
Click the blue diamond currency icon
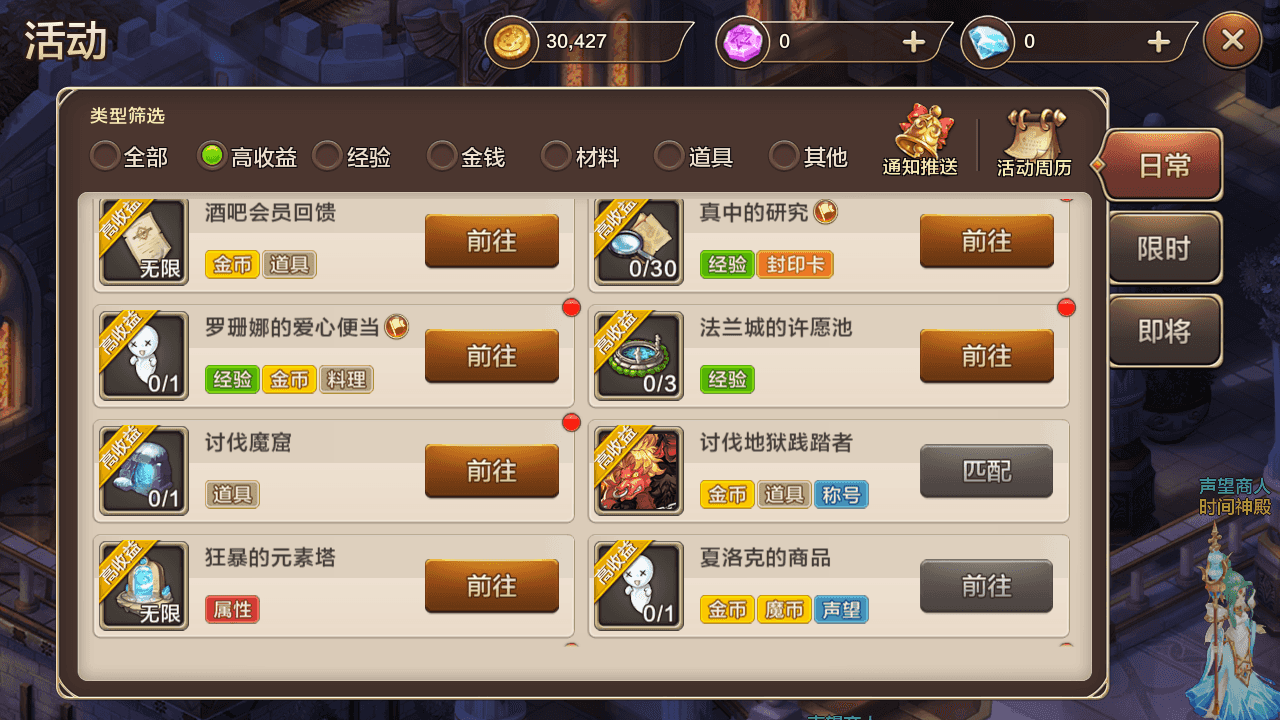pyautogui.click(x=989, y=42)
